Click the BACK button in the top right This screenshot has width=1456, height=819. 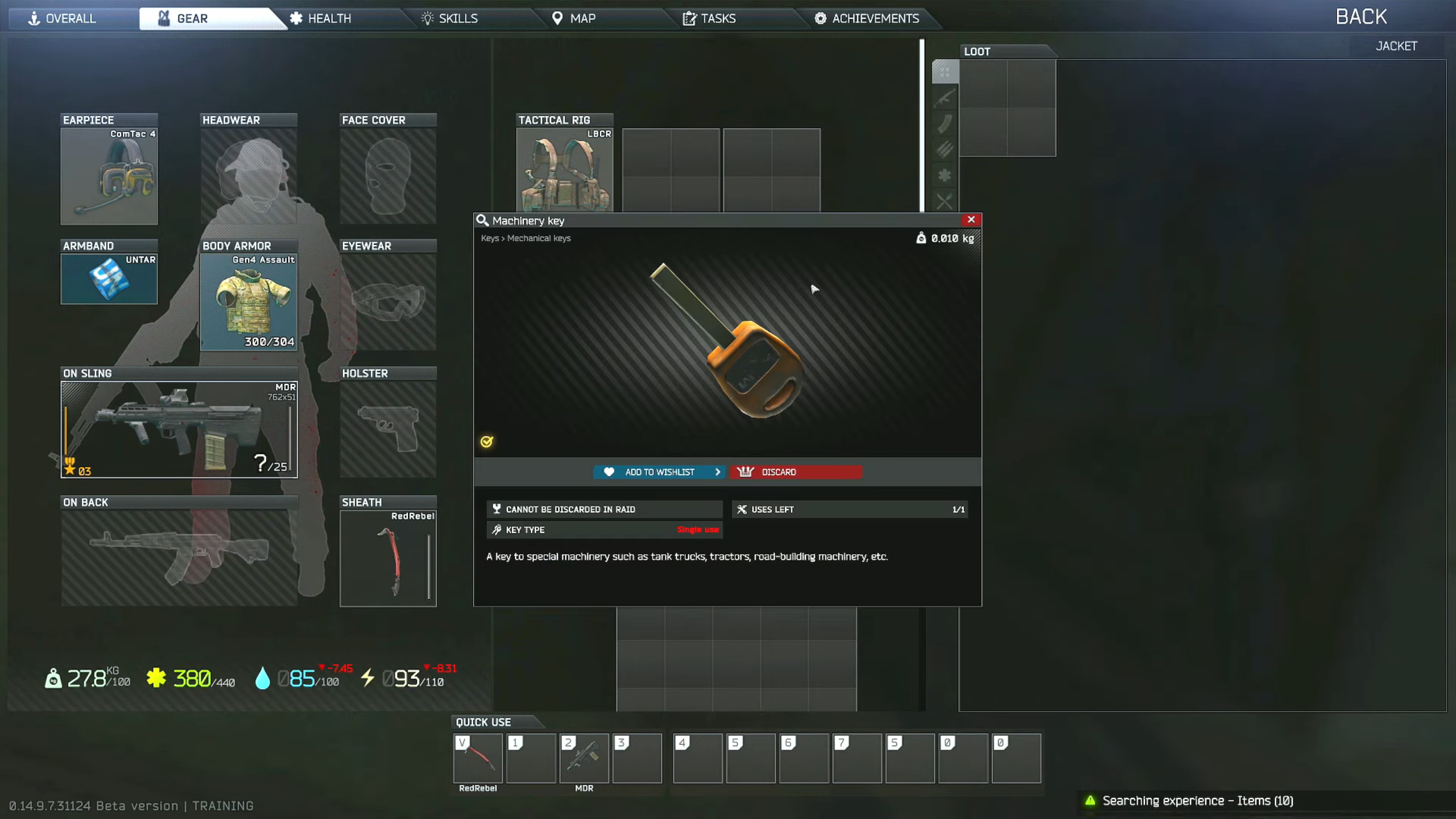point(1360,16)
